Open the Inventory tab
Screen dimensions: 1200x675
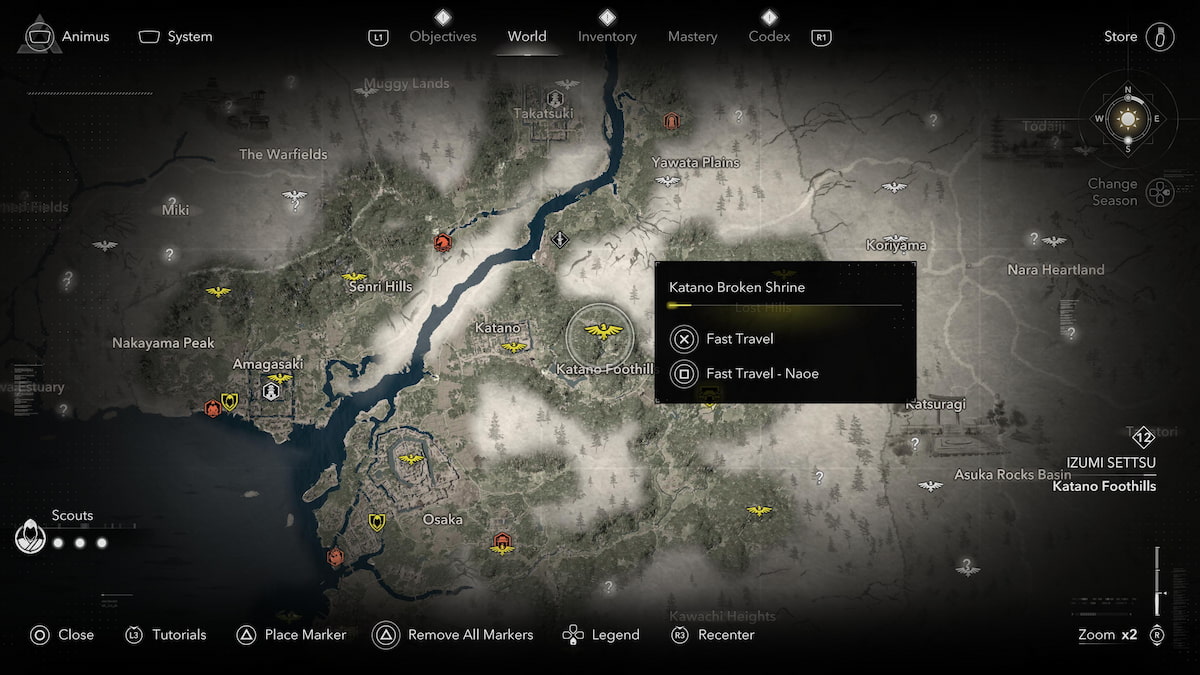(607, 37)
